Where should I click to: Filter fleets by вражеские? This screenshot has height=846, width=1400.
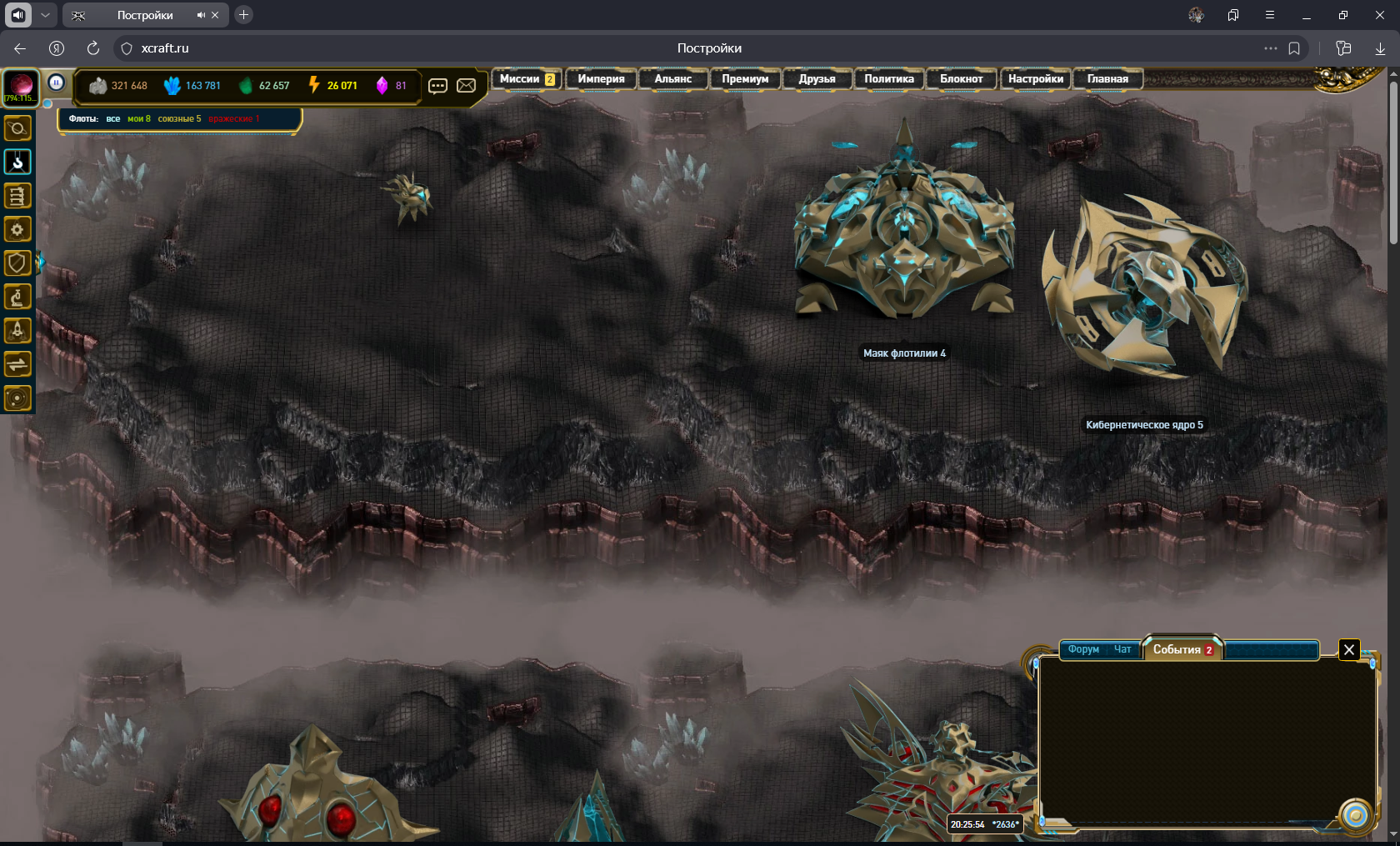tap(233, 119)
